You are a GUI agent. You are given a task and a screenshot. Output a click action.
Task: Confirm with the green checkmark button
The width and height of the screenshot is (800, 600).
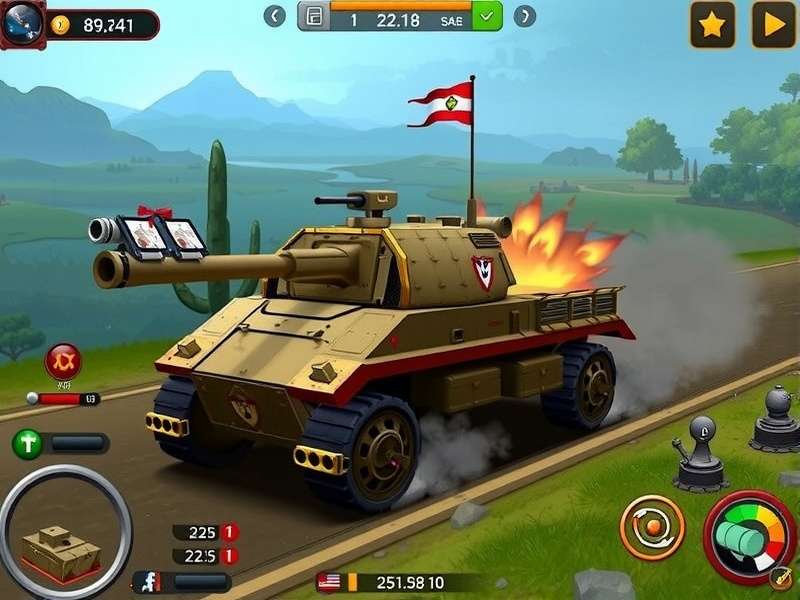coord(487,16)
